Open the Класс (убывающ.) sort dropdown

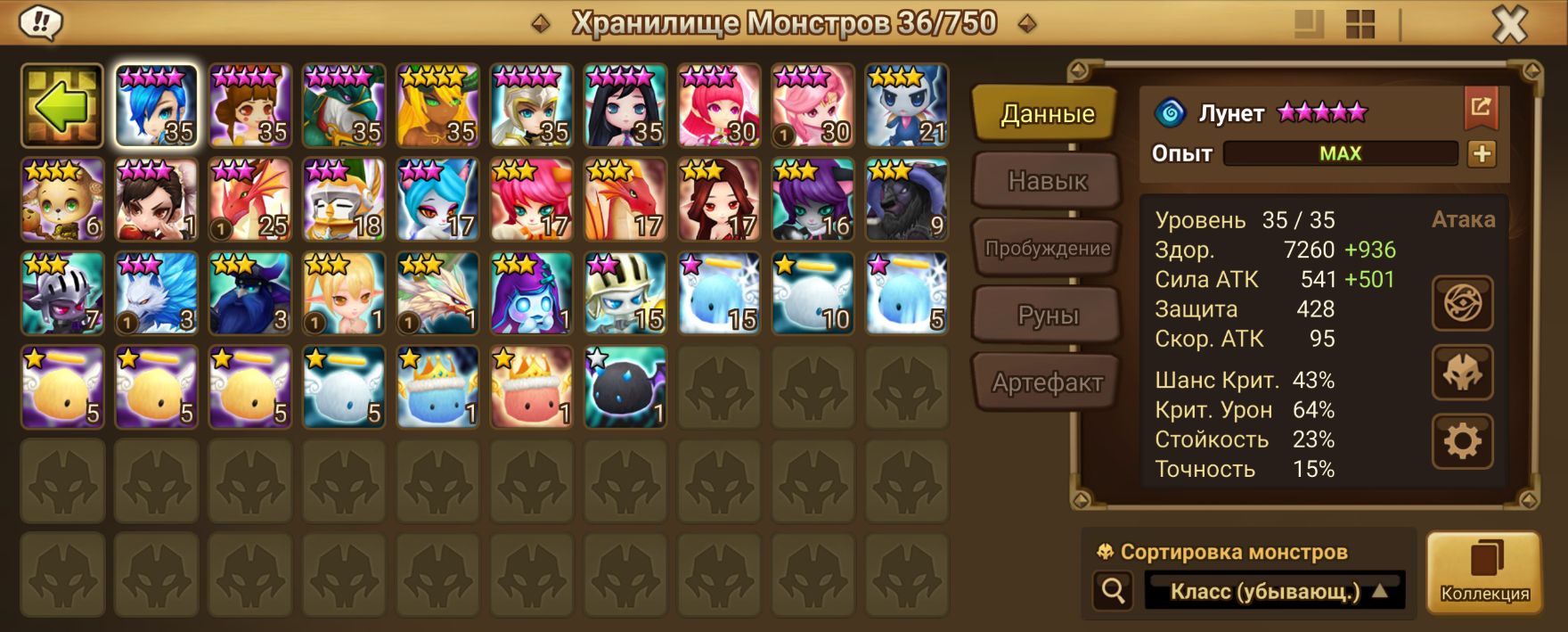tap(1275, 591)
